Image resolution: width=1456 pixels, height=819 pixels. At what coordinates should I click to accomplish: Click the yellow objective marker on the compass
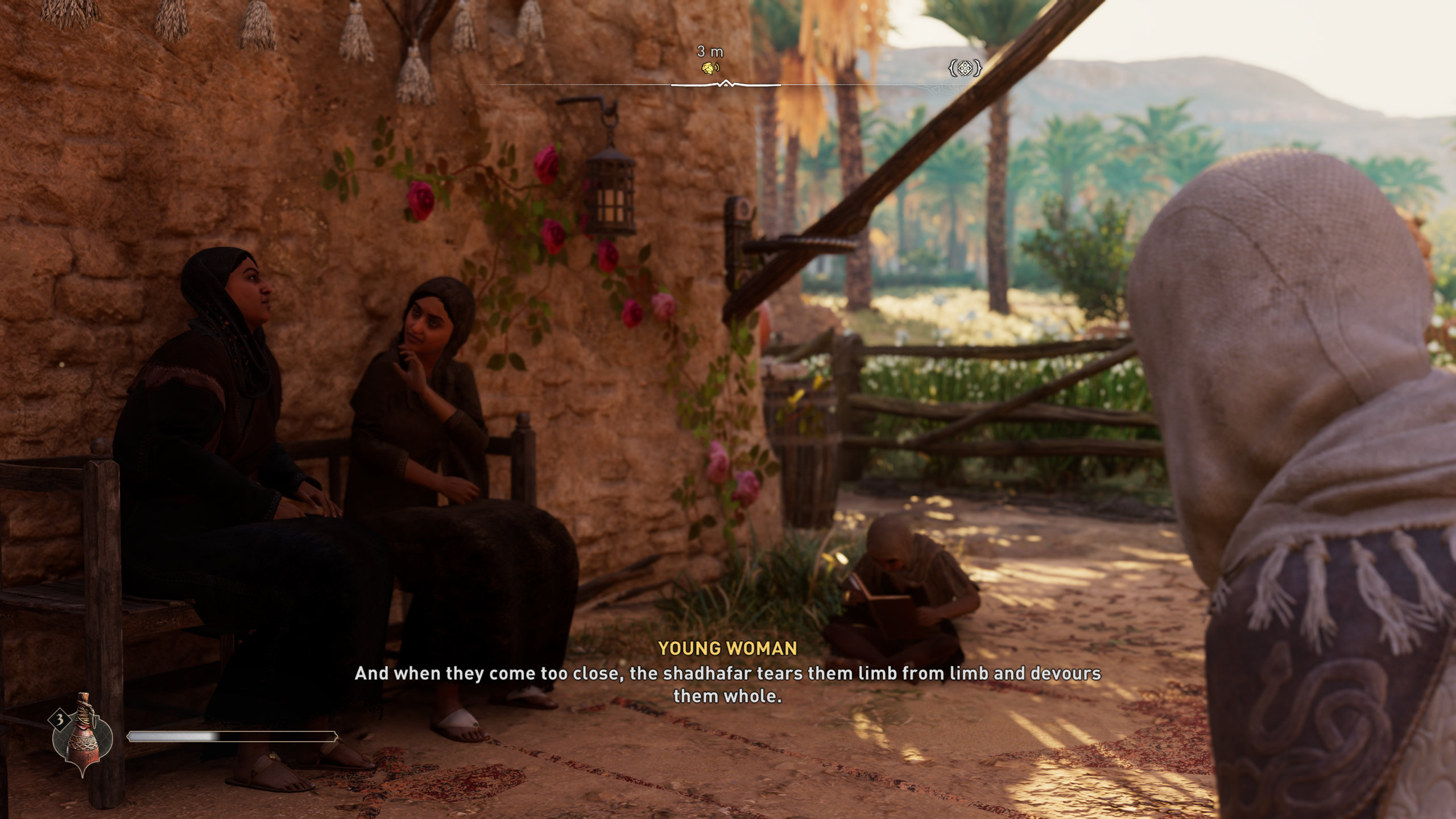(709, 68)
